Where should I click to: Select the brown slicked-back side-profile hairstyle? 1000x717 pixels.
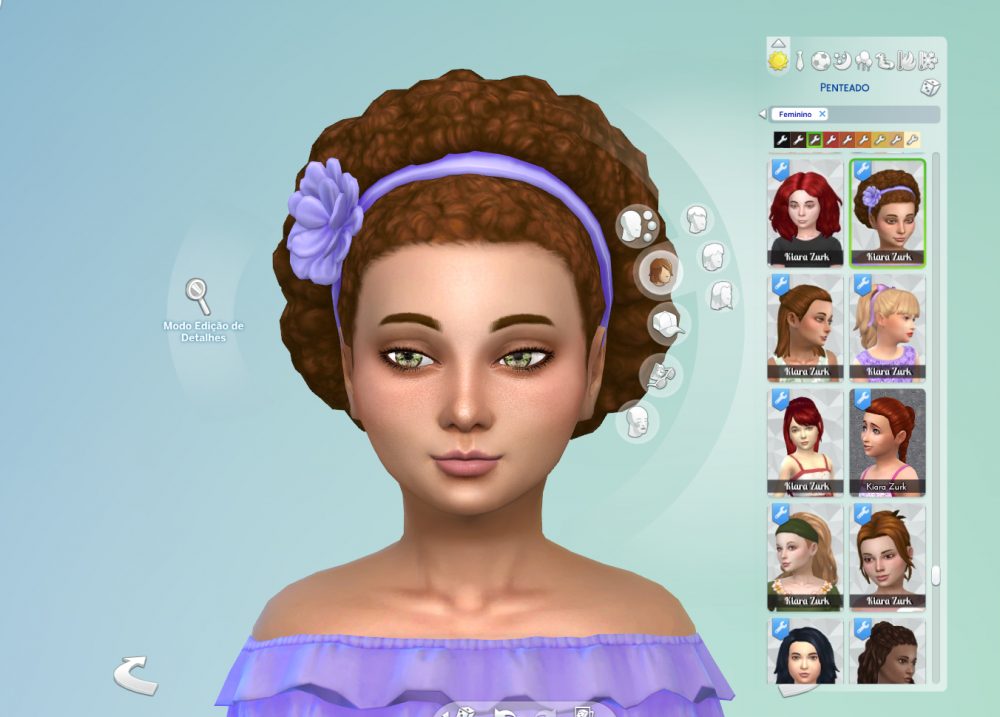point(806,327)
